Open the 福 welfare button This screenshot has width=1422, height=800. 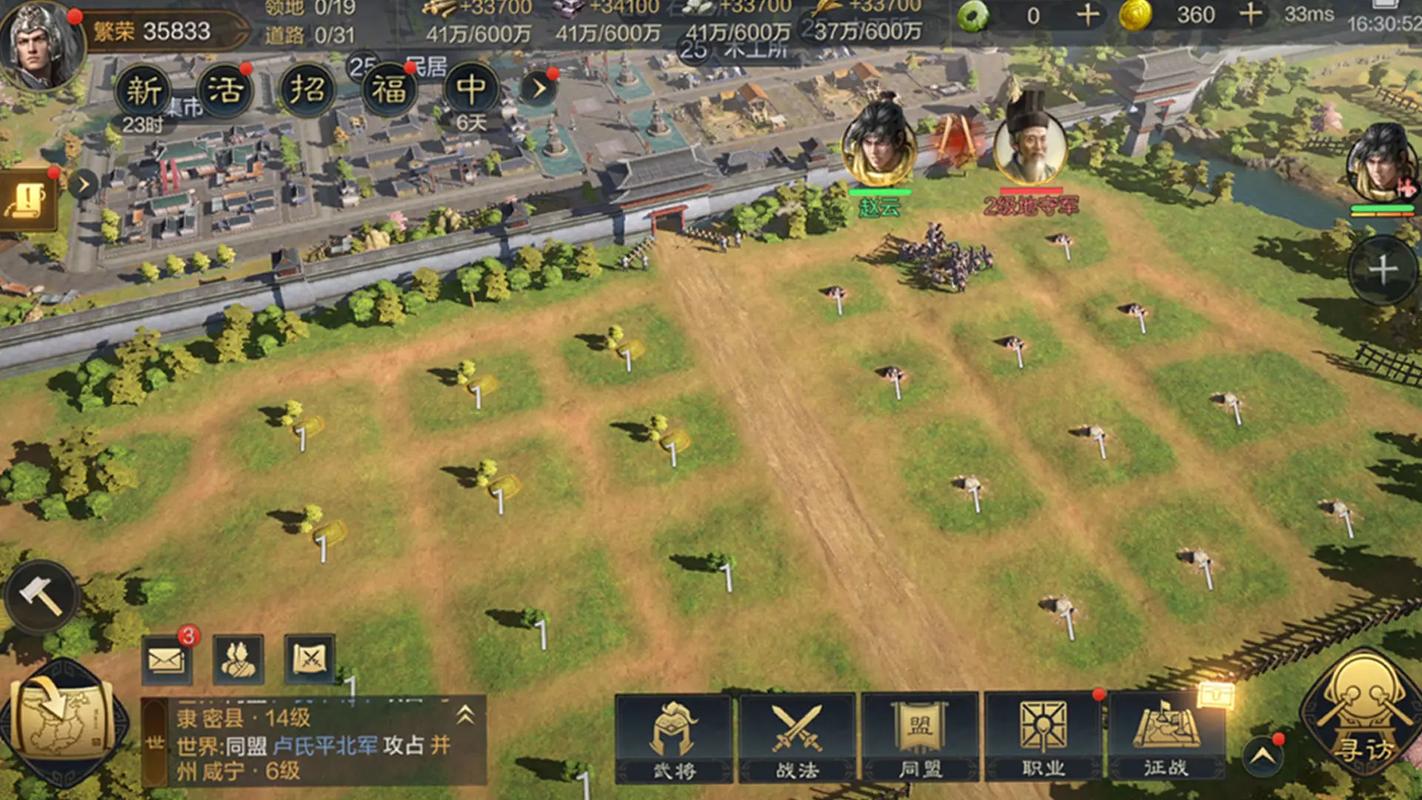click(389, 91)
